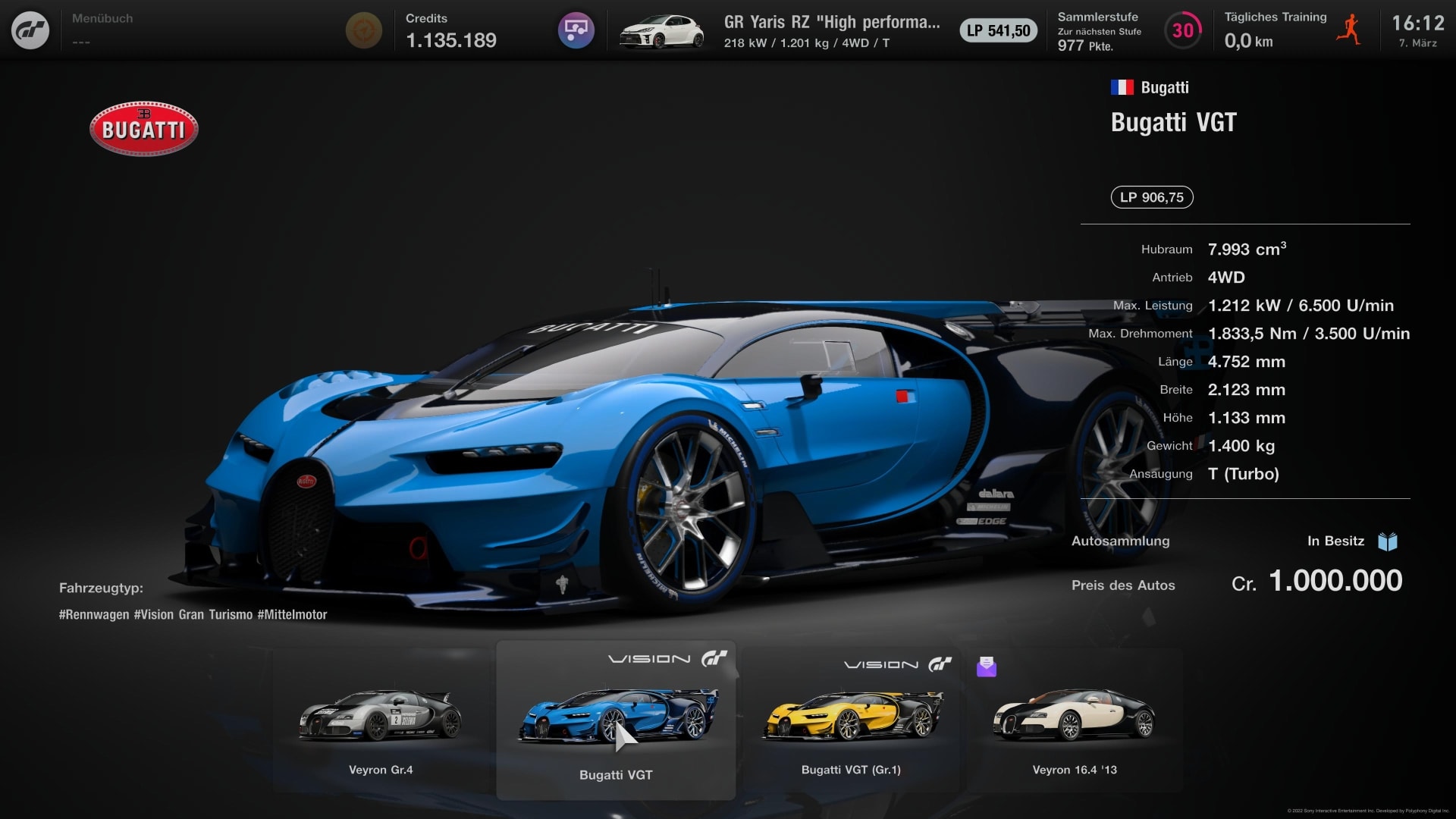1456x819 pixels.
Task: Open the Menübuch panel
Action: pos(102,29)
